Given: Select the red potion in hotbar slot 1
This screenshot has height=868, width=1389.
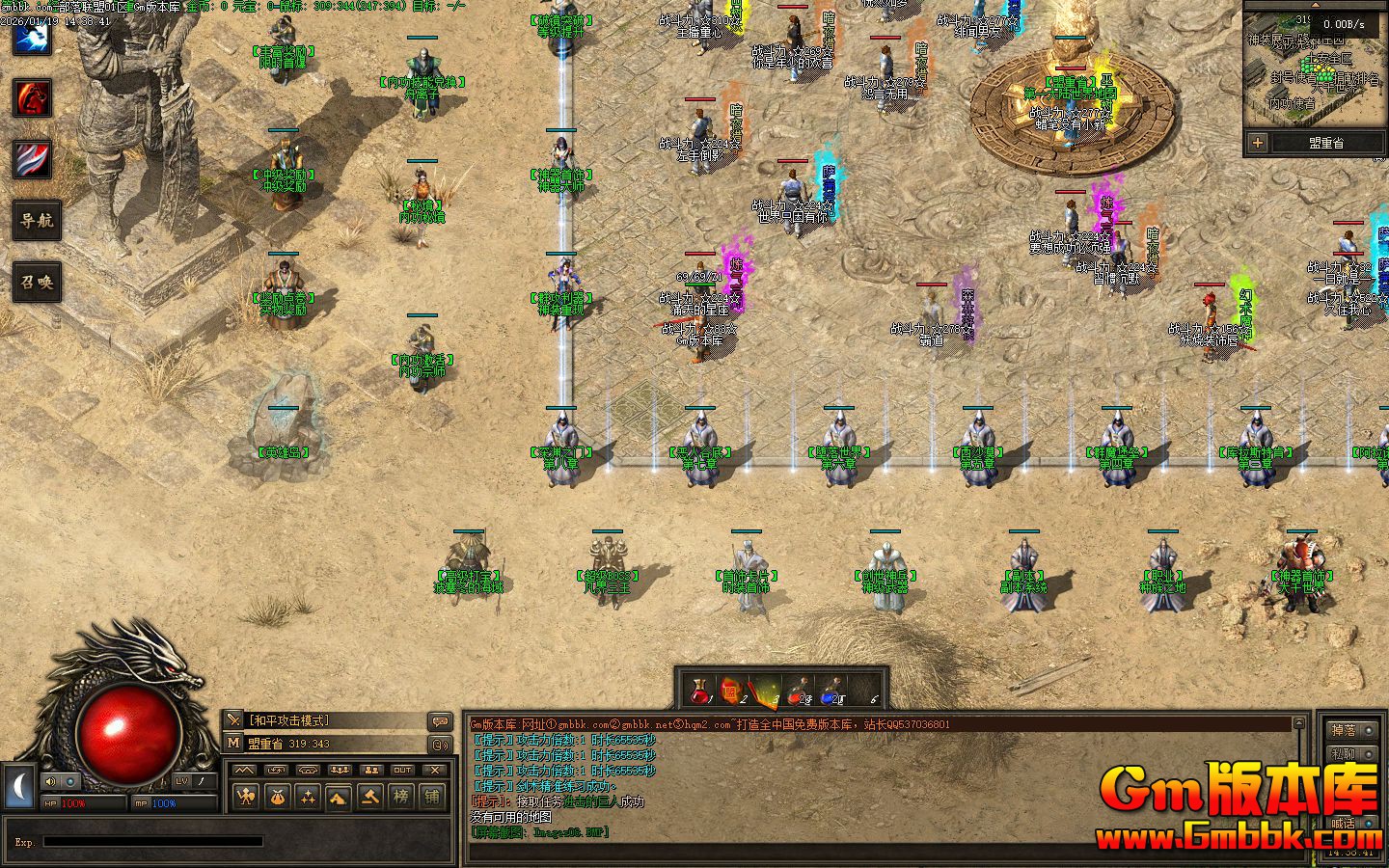Looking at the screenshot, I should 700,691.
